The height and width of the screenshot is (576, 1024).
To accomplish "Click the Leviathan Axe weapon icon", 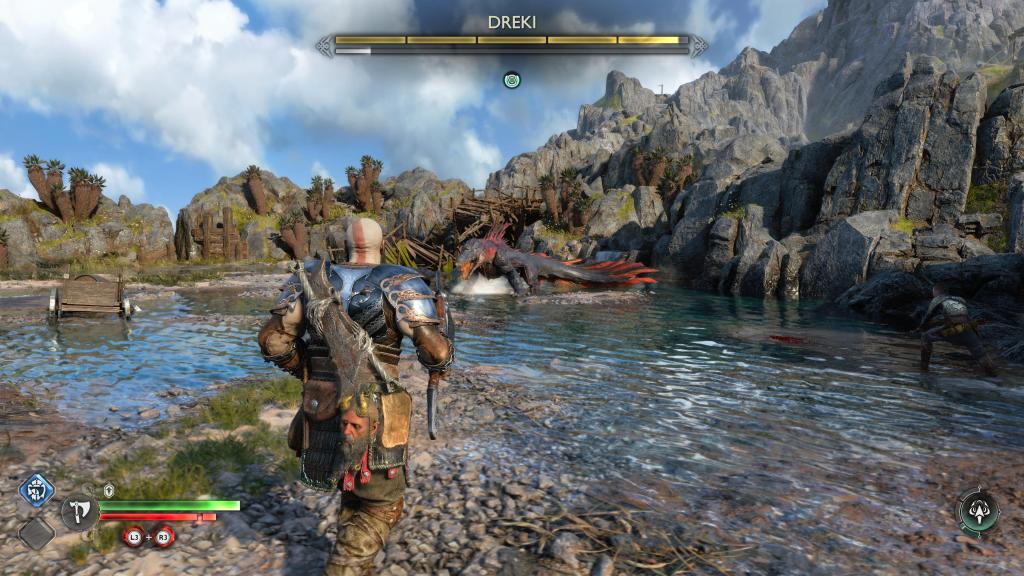I will pyautogui.click(x=79, y=512).
